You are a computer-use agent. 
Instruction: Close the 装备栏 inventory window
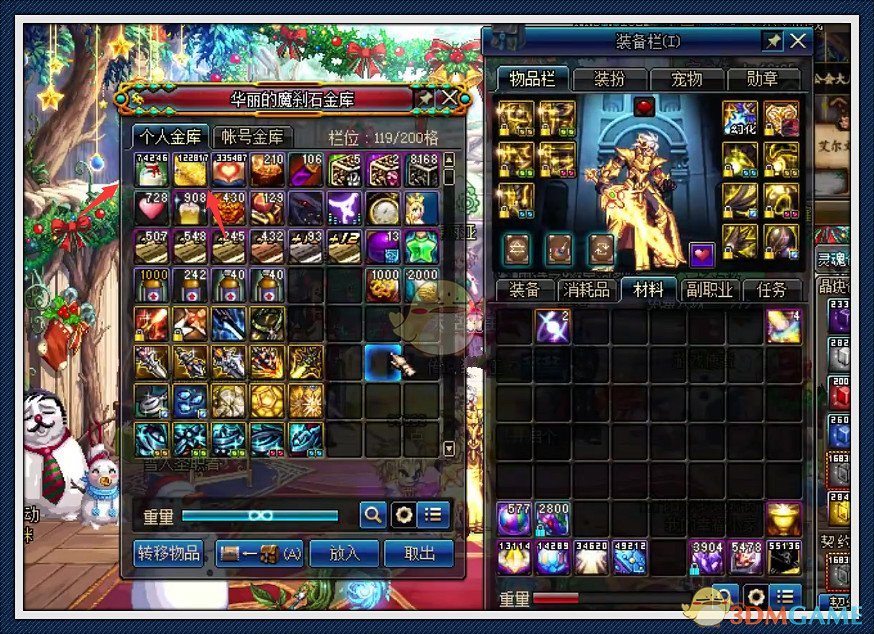tap(798, 41)
